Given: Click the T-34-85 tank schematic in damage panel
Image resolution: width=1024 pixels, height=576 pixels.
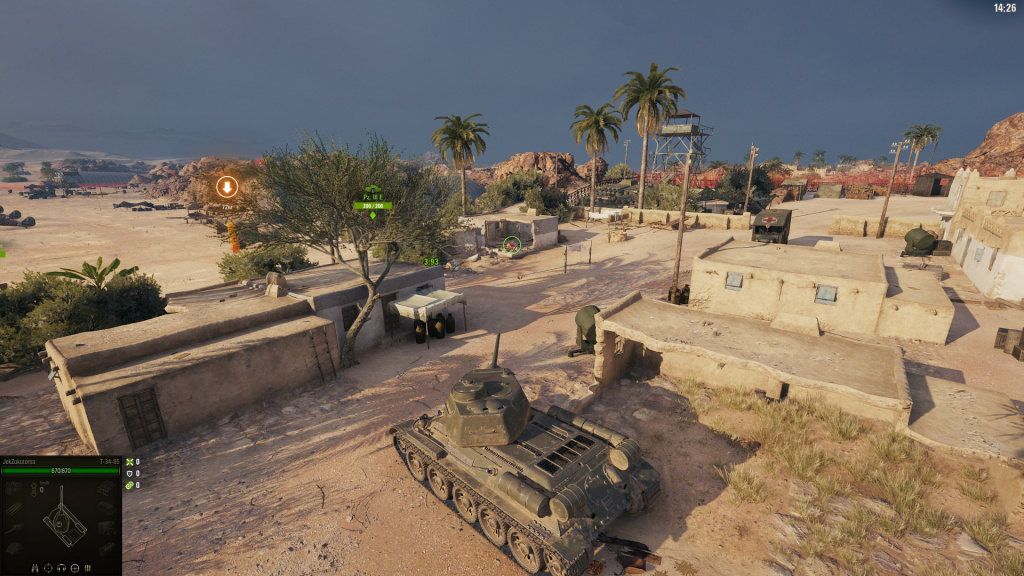Looking at the screenshot, I should coord(64,522).
